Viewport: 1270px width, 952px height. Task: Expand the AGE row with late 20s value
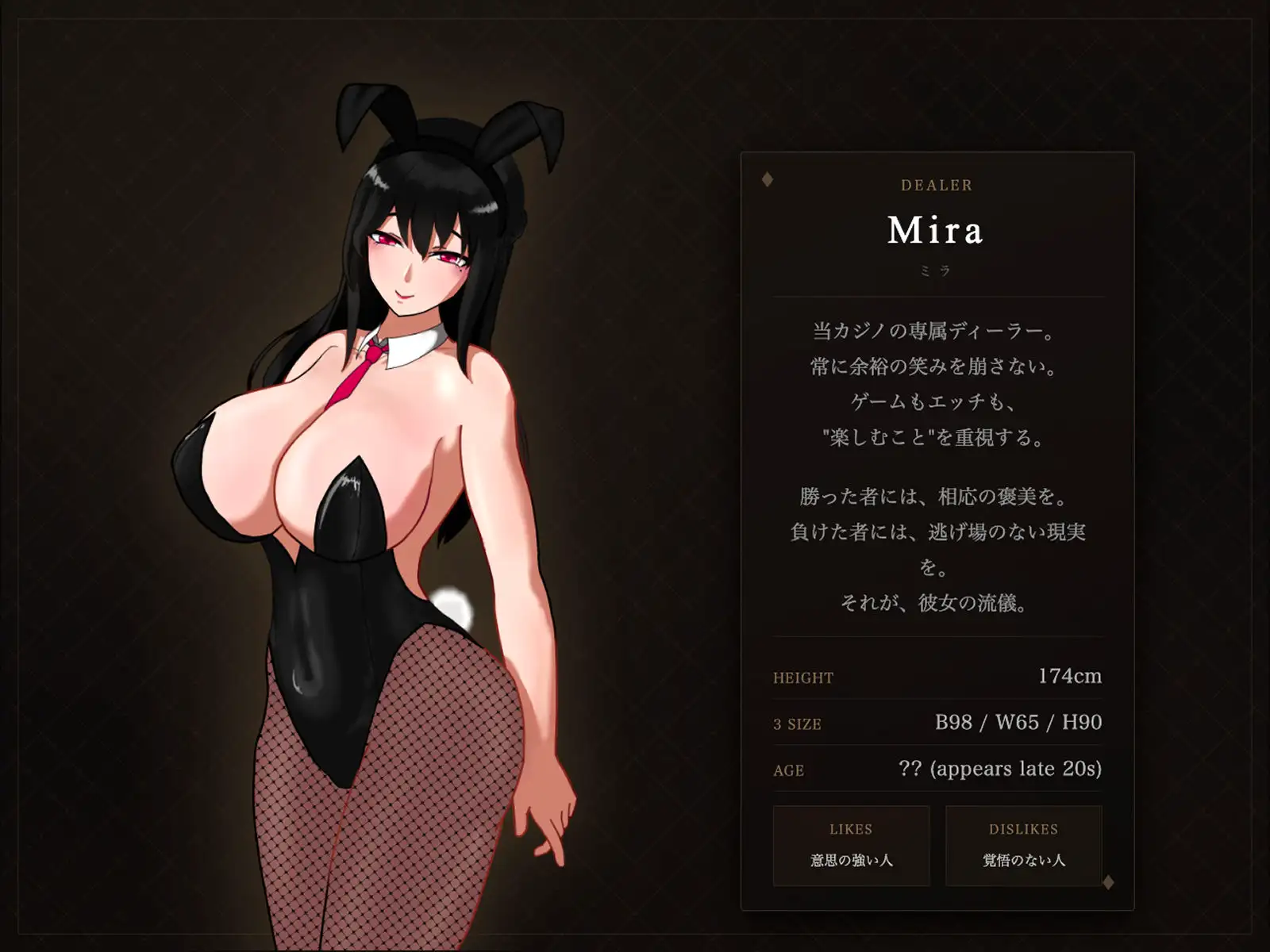pos(937,768)
